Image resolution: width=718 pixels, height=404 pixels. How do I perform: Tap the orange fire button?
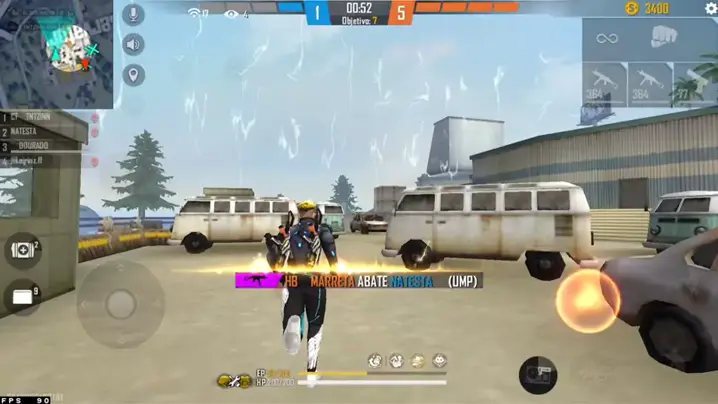point(587,300)
